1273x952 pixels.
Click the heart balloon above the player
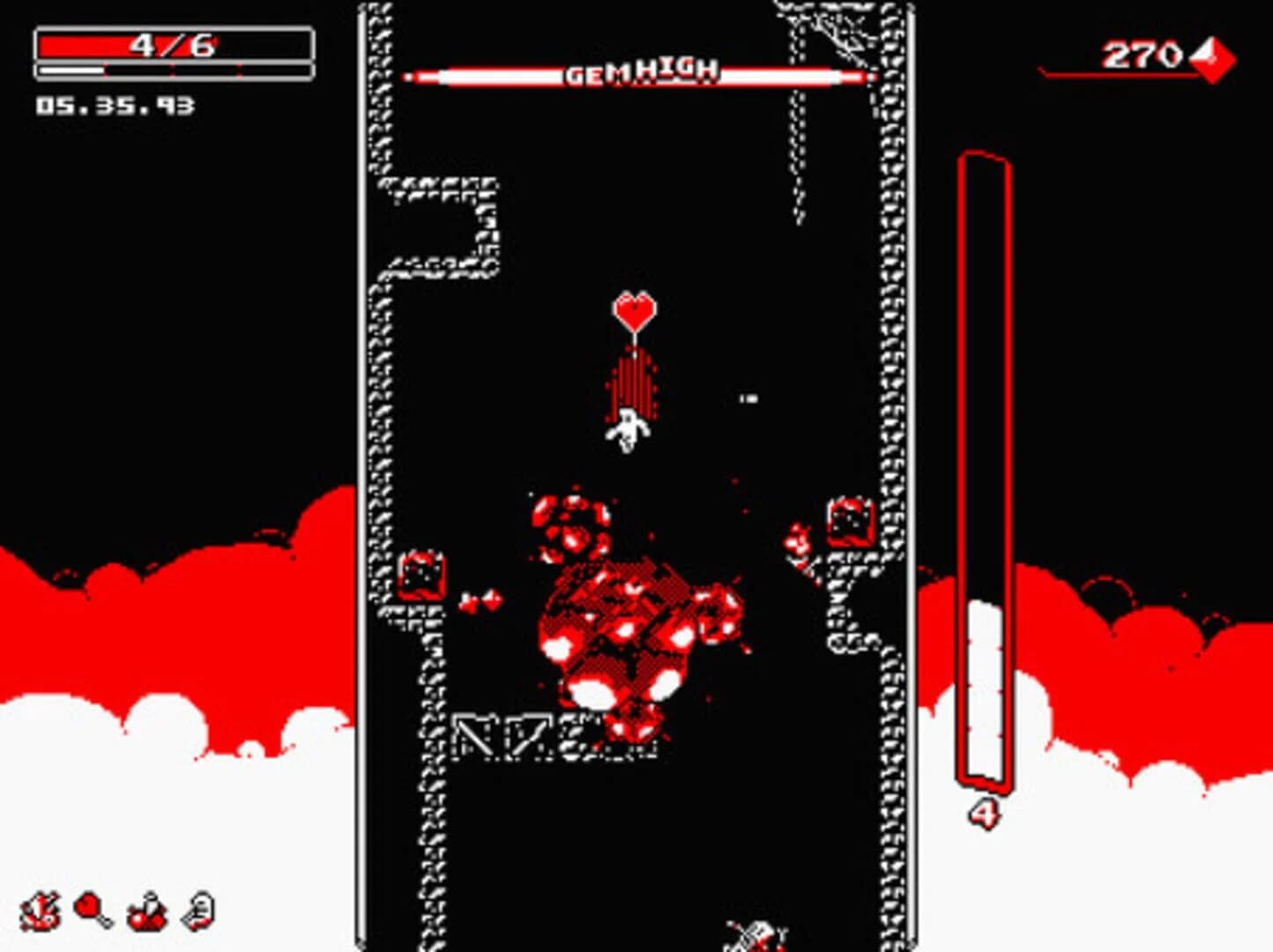click(634, 310)
